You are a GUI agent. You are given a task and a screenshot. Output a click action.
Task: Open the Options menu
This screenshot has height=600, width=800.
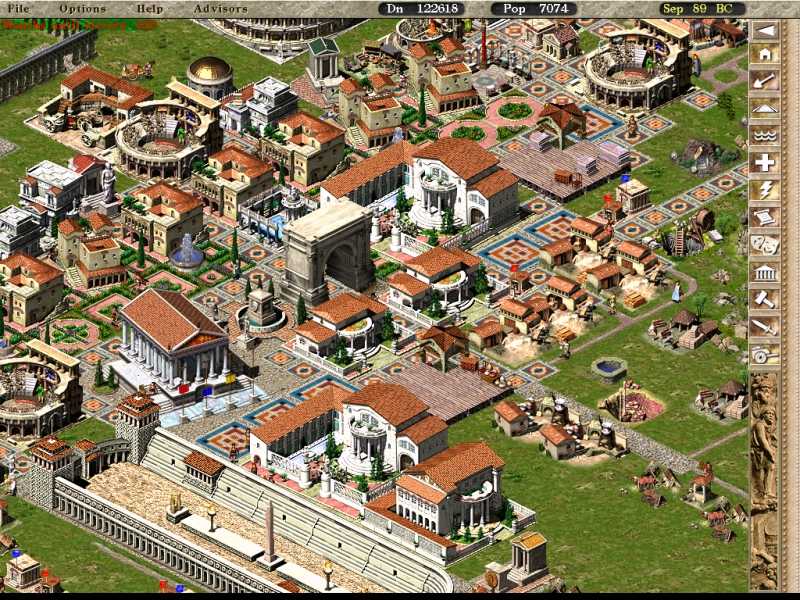click(82, 8)
